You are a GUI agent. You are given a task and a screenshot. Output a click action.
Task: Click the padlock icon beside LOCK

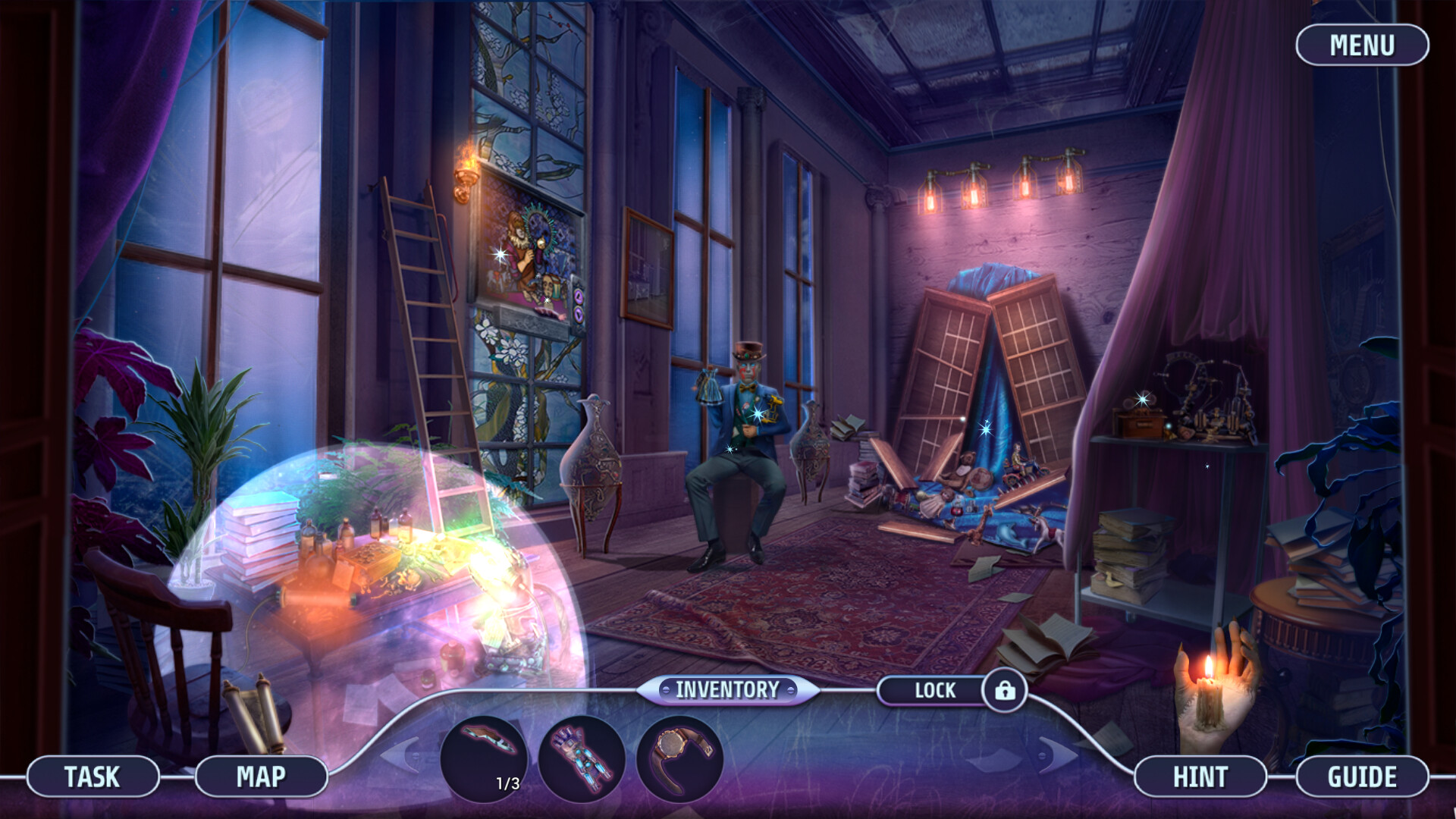tap(1006, 690)
